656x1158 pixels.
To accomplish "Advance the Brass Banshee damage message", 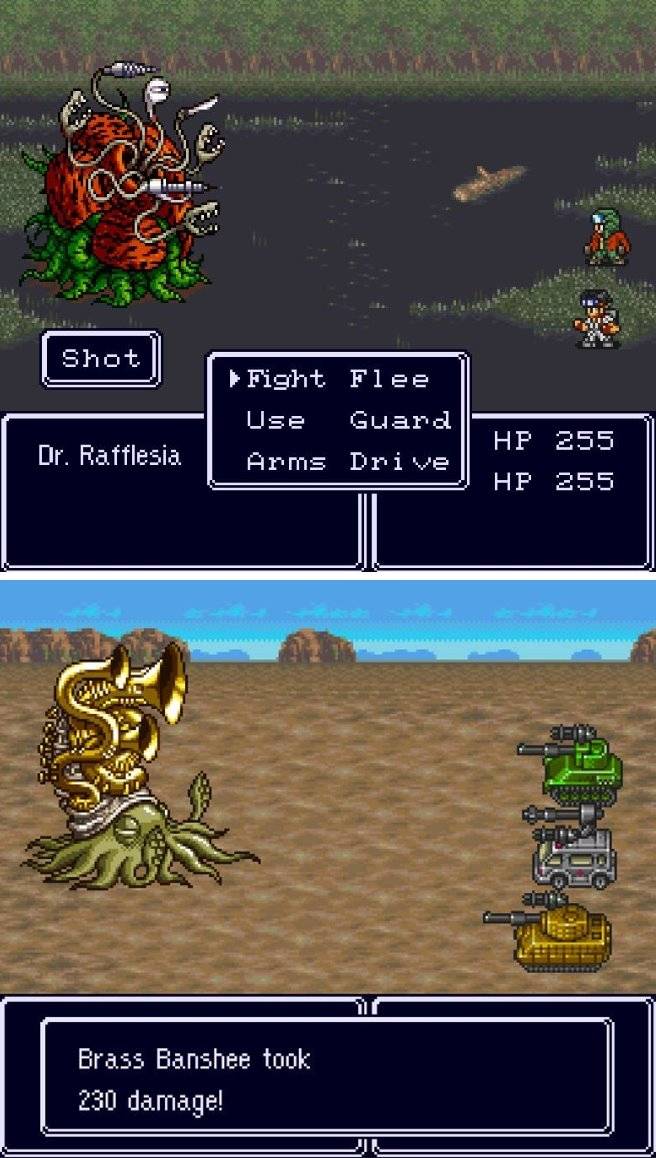I will (x=326, y=1076).
